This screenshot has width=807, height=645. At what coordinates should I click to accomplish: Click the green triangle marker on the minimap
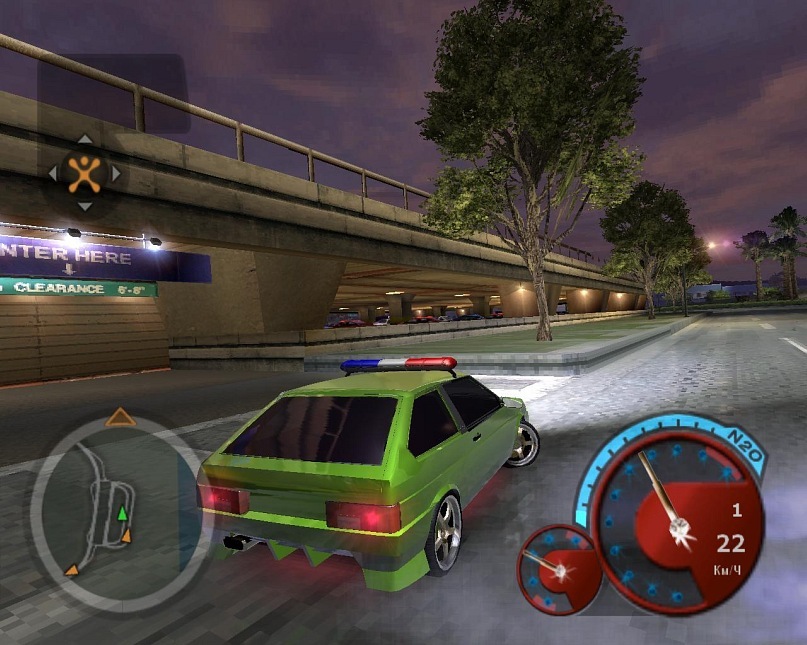tap(122, 513)
